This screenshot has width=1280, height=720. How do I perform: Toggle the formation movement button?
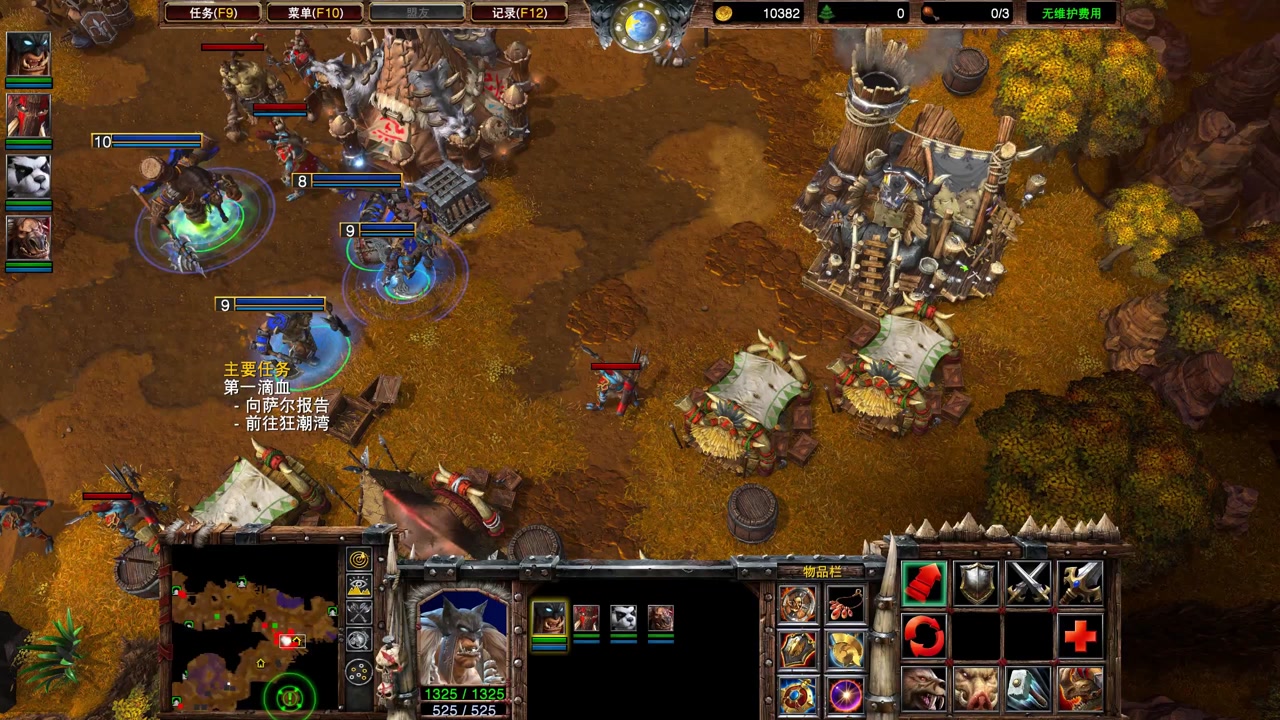(x=359, y=671)
